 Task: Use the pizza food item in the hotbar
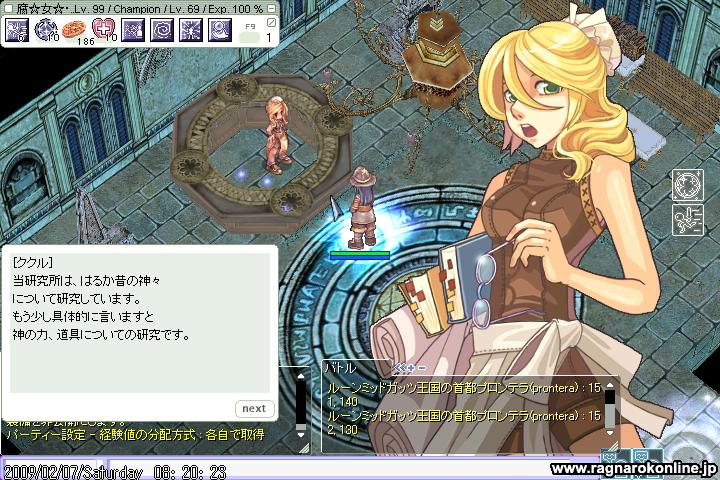click(x=73, y=31)
